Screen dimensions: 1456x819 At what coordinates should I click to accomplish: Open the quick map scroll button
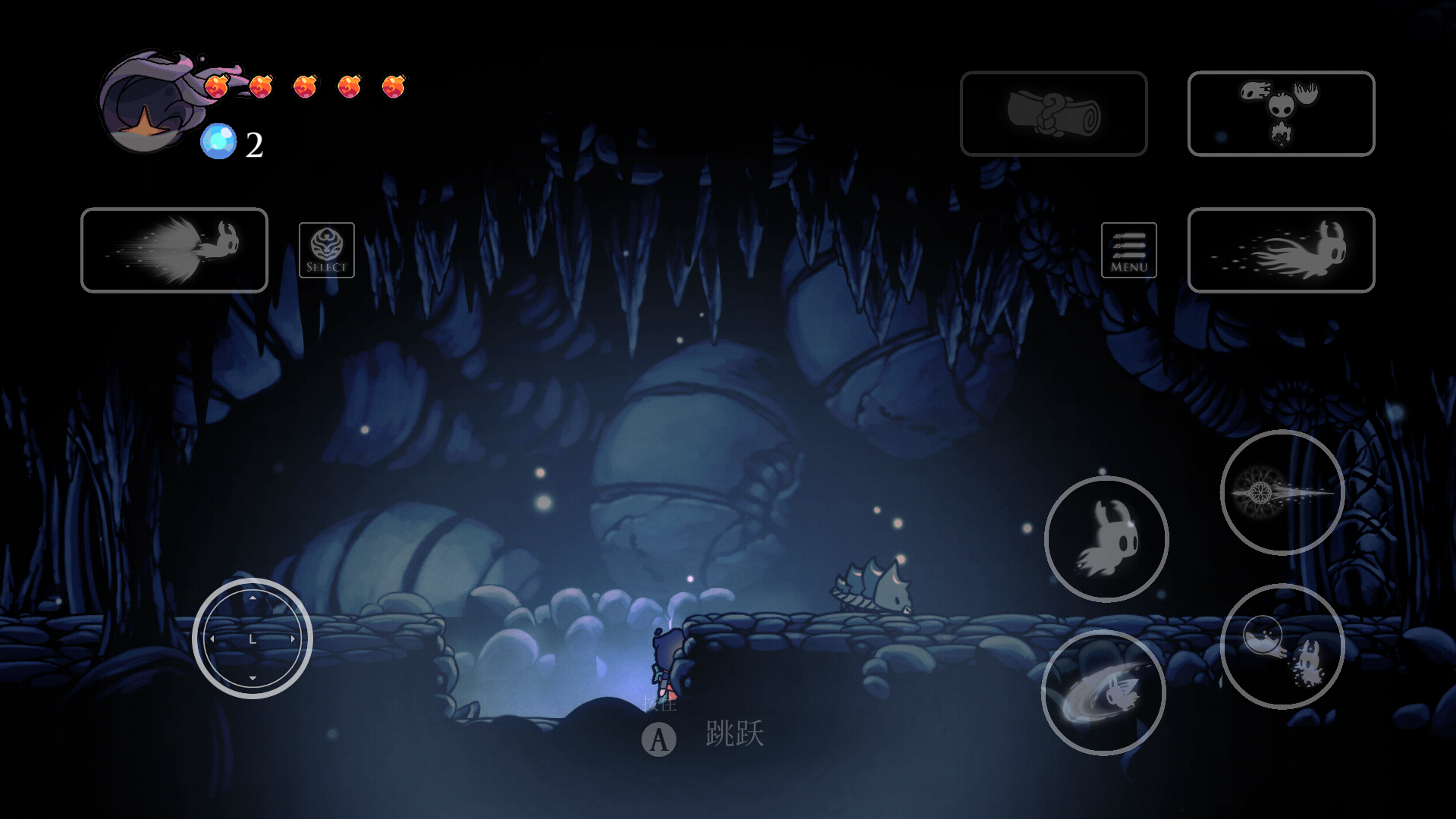(1053, 114)
